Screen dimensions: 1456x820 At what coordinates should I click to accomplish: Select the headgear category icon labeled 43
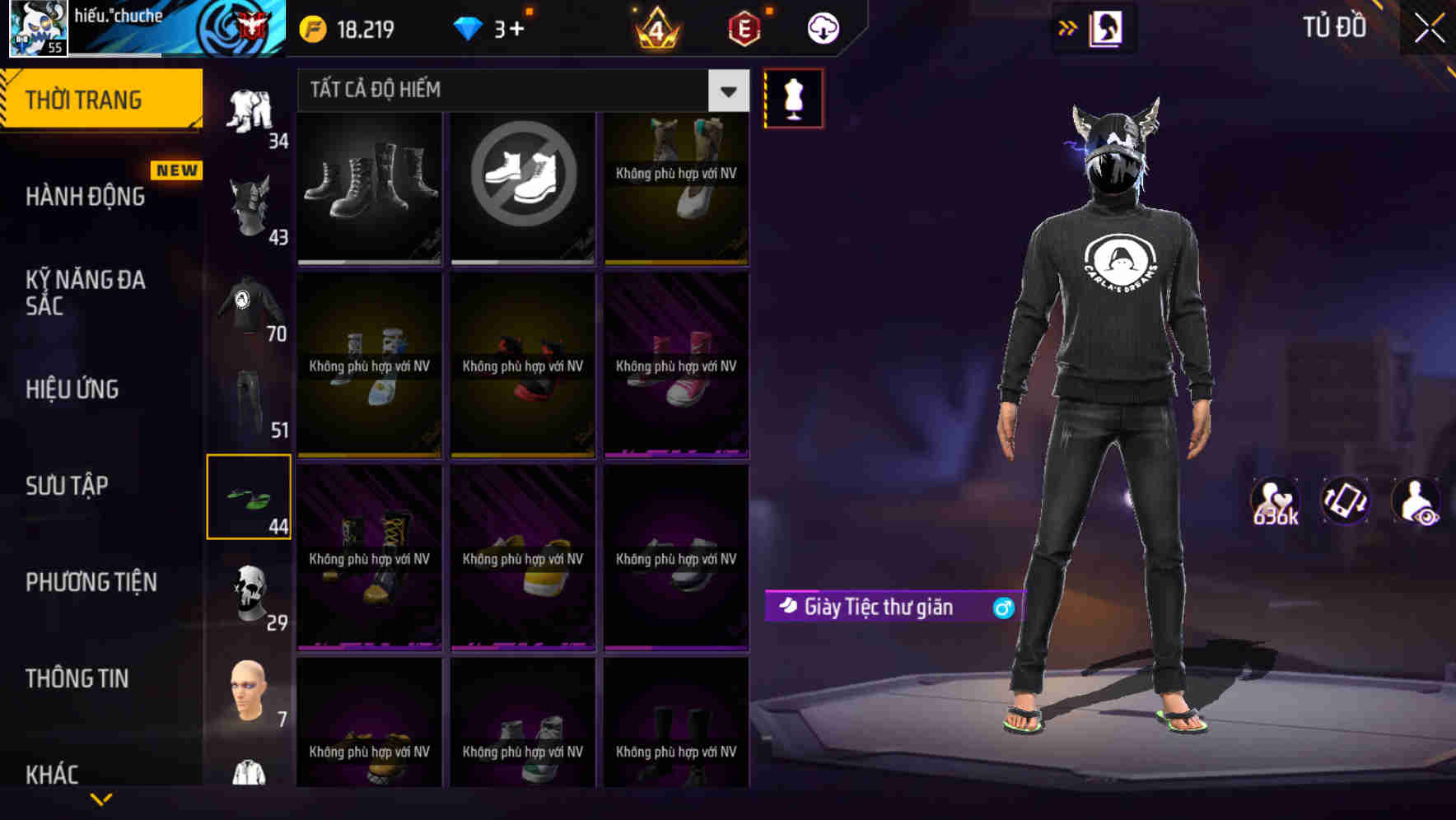point(250,198)
